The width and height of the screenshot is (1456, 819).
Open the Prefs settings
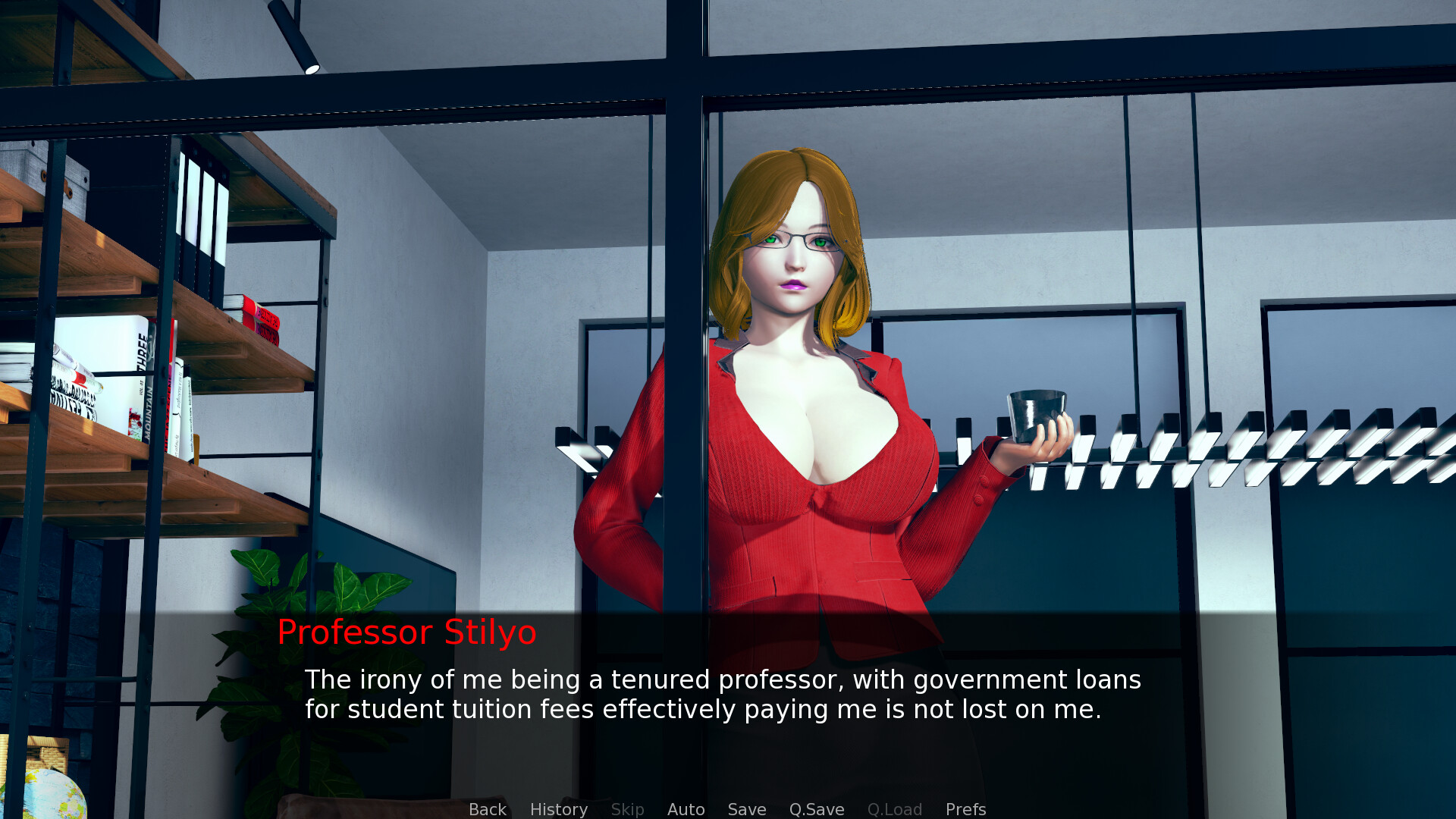(965, 809)
